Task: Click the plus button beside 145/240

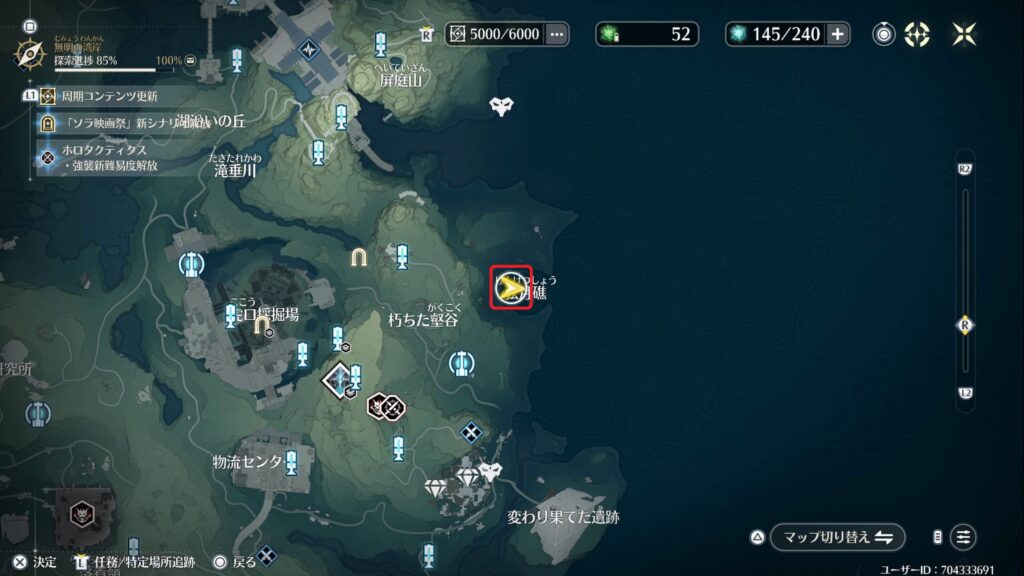Action: pos(837,34)
